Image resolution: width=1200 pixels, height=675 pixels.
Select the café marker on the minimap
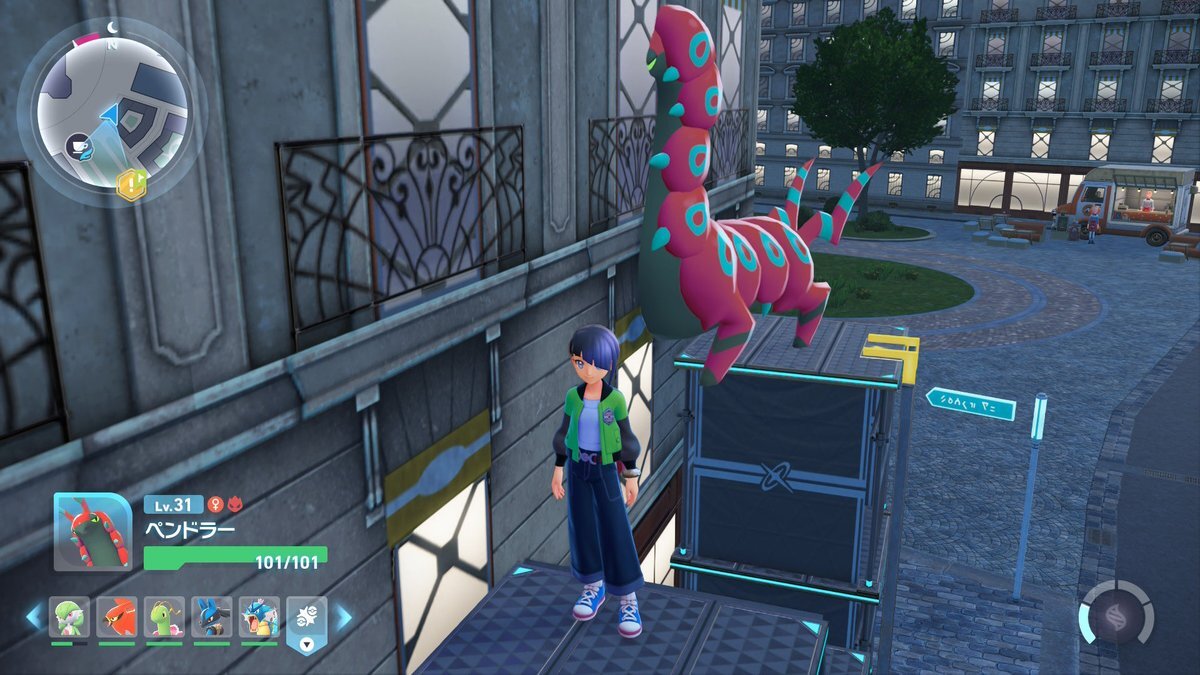click(78, 146)
